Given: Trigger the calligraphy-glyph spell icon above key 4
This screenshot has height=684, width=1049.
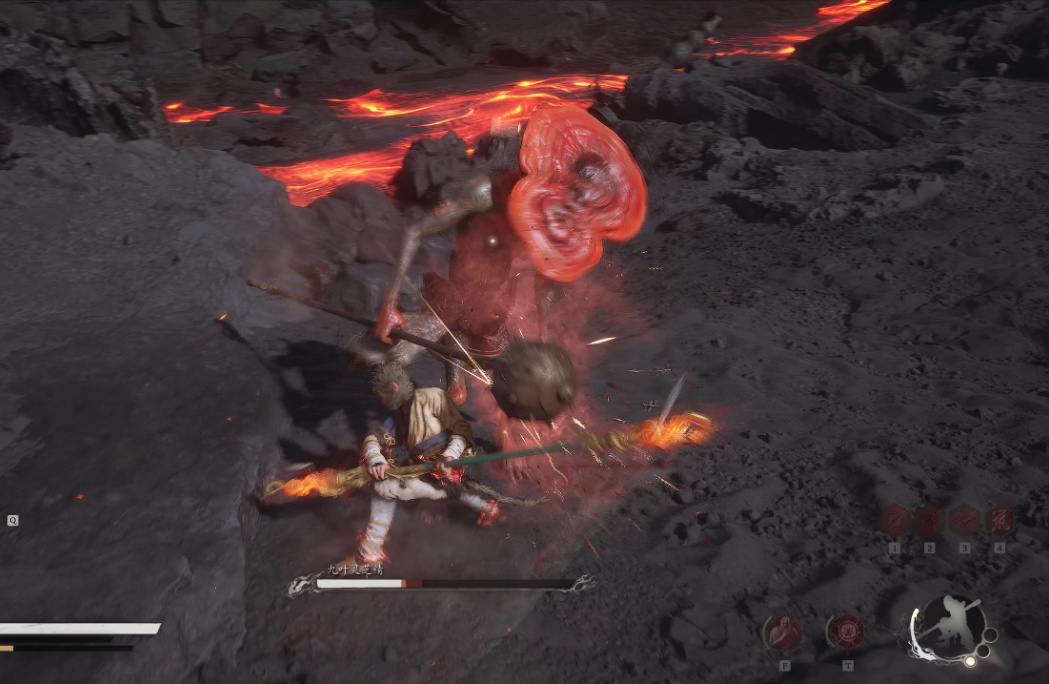Looking at the screenshot, I should click(x=998, y=520).
